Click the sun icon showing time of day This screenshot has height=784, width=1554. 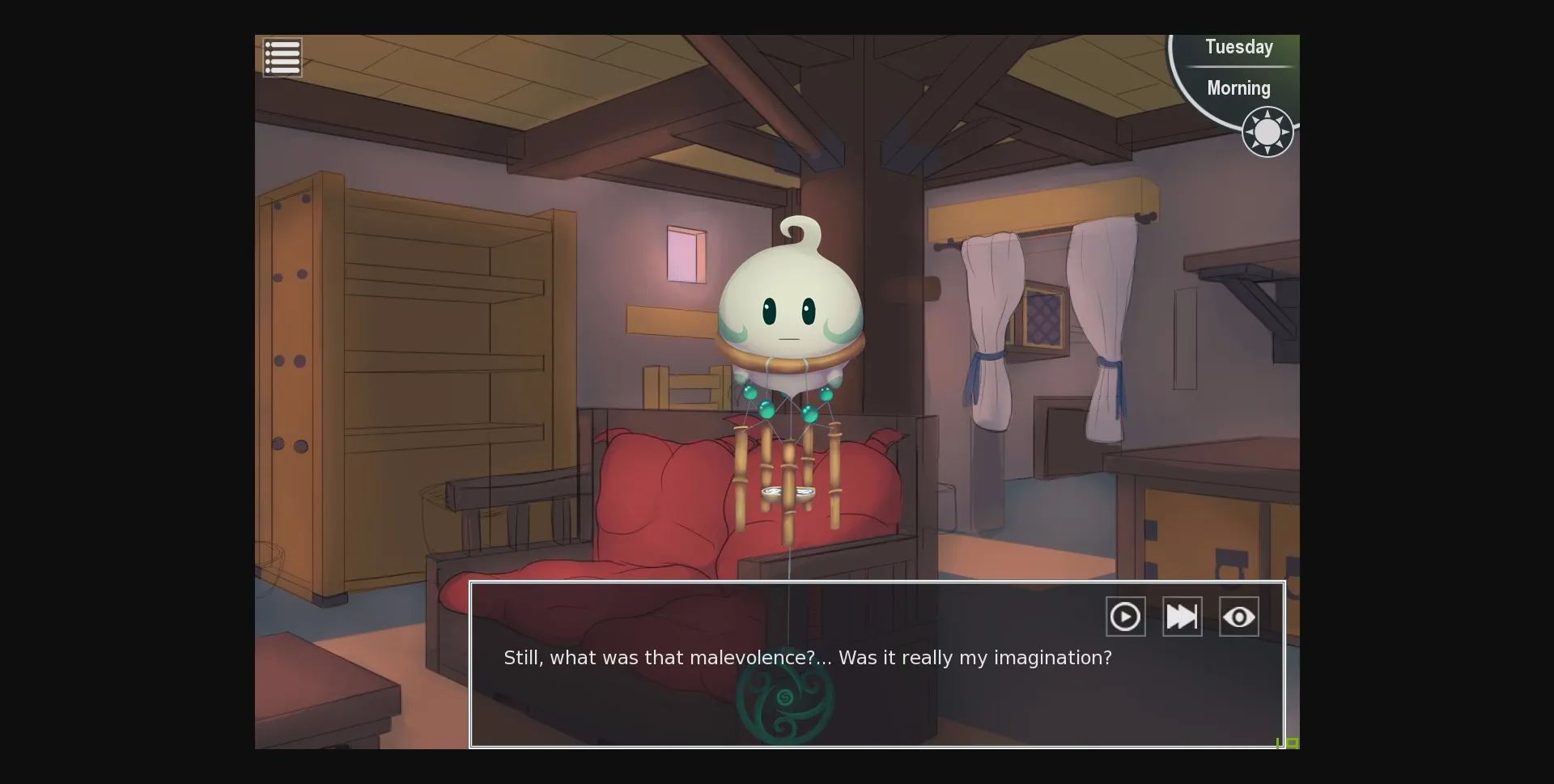1267,131
